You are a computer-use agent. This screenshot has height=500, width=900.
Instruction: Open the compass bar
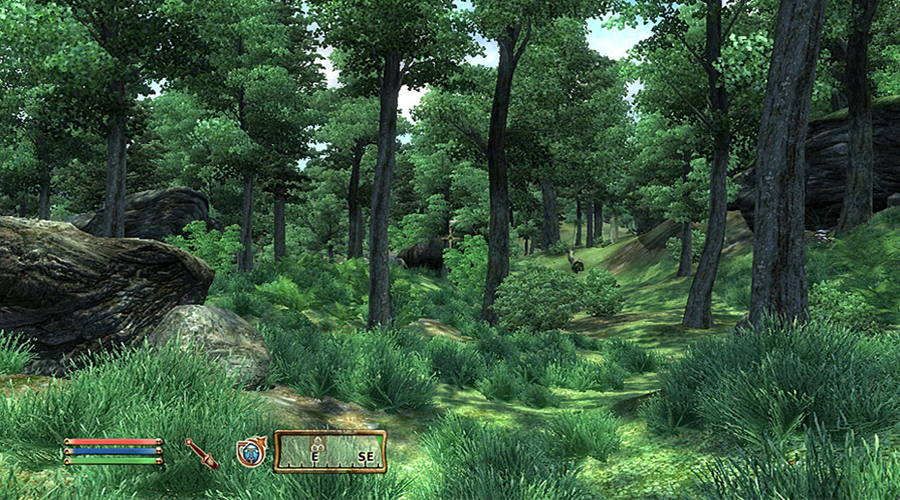(x=330, y=452)
